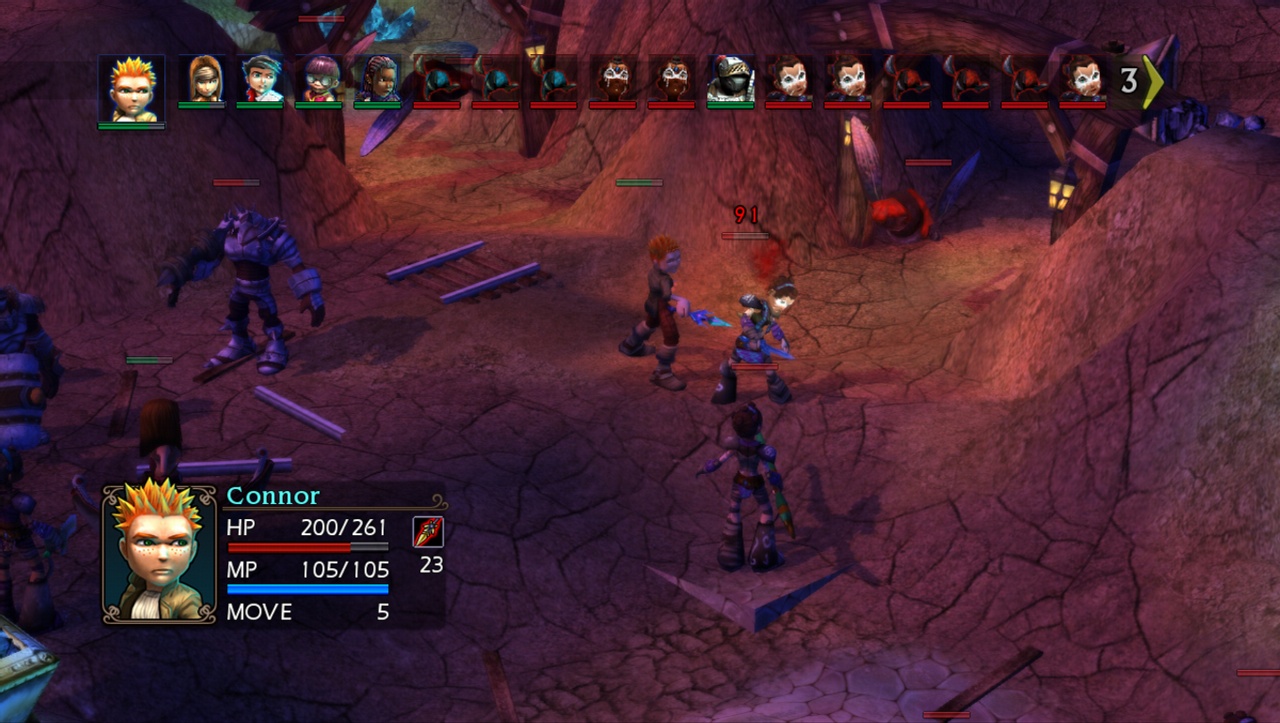Click the armored knight portrait in the turn bar

[729, 80]
